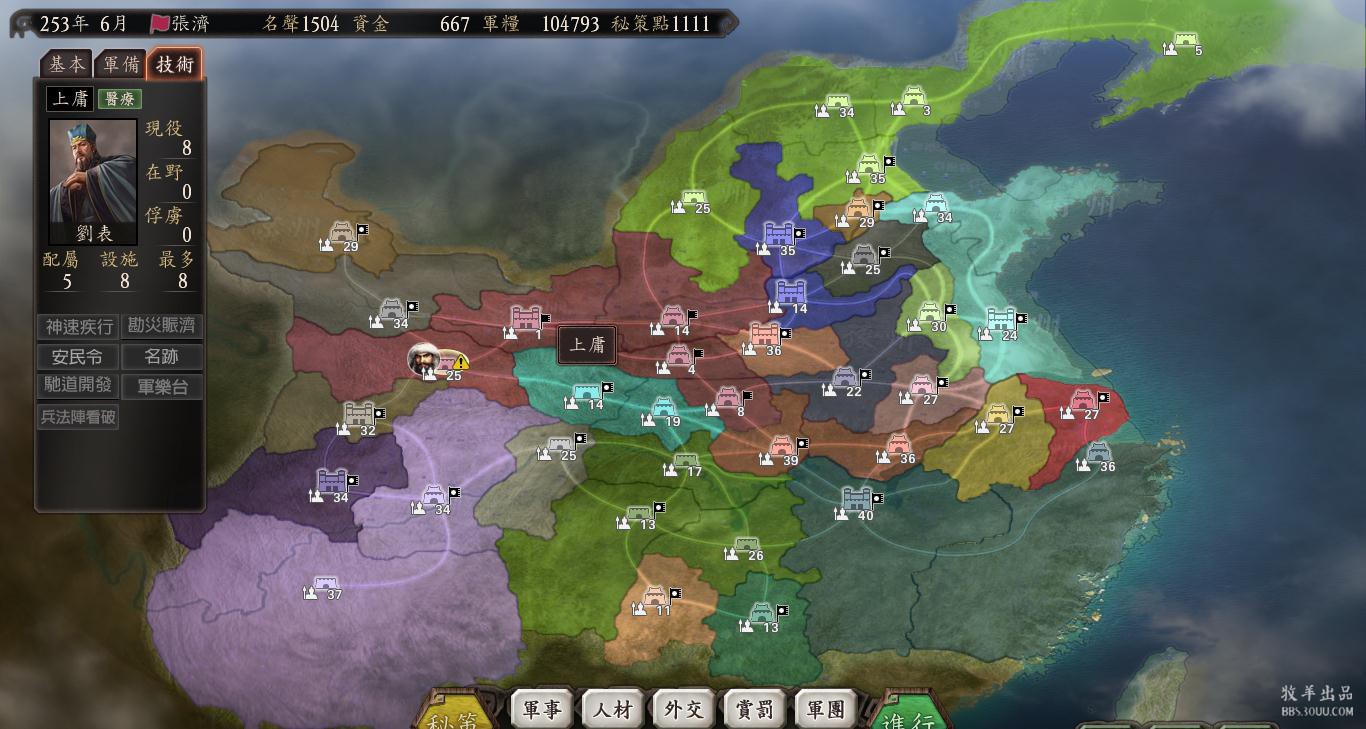Open the 賞罰 rewards menu

point(755,709)
